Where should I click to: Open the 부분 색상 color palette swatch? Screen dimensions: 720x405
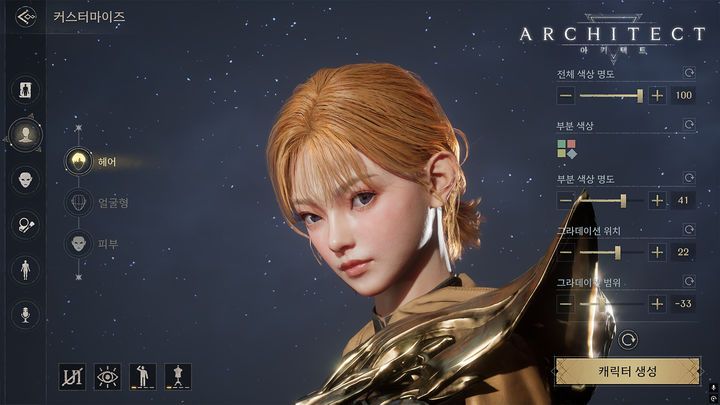click(567, 150)
